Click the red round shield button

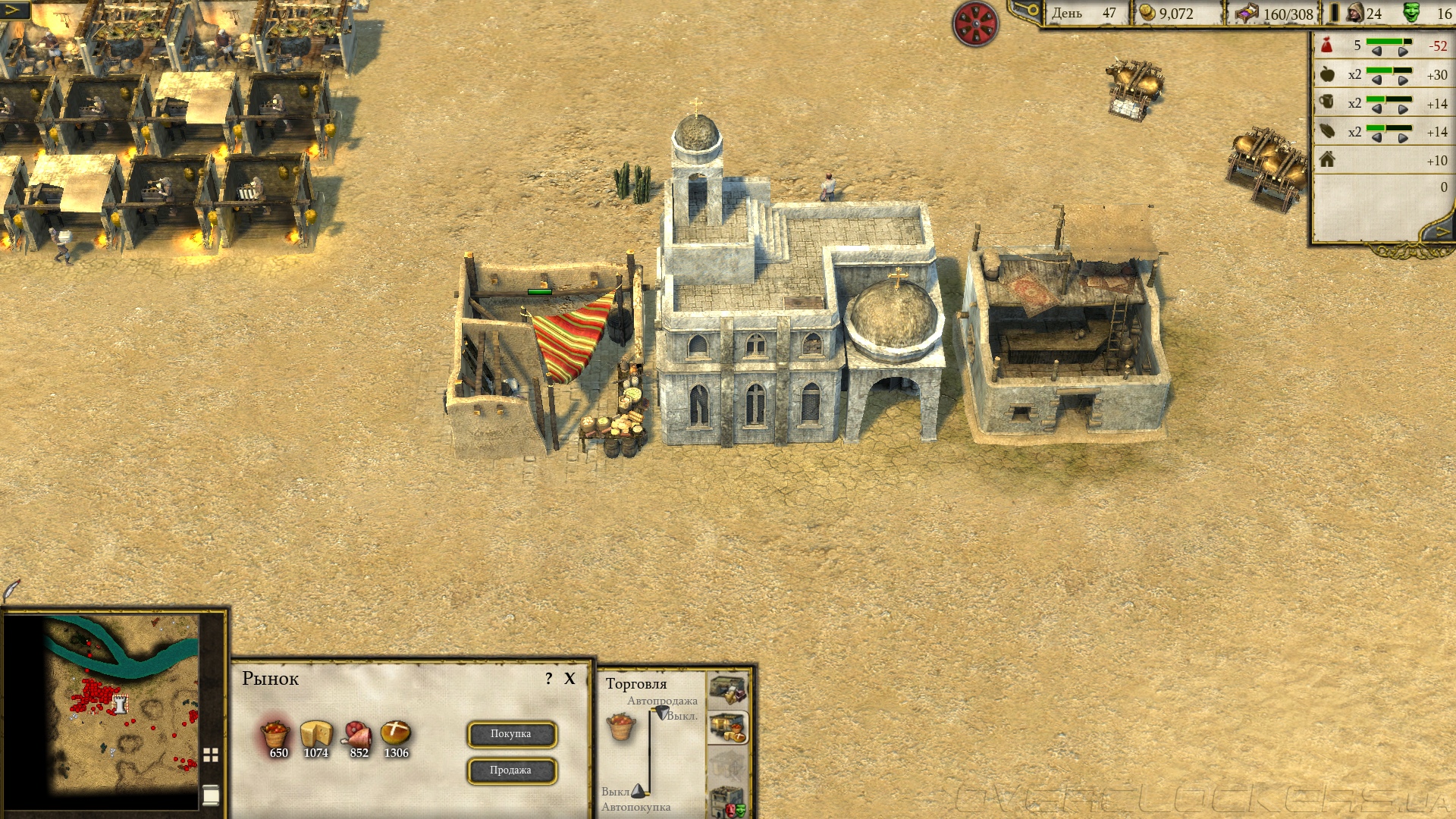pyautogui.click(x=975, y=24)
